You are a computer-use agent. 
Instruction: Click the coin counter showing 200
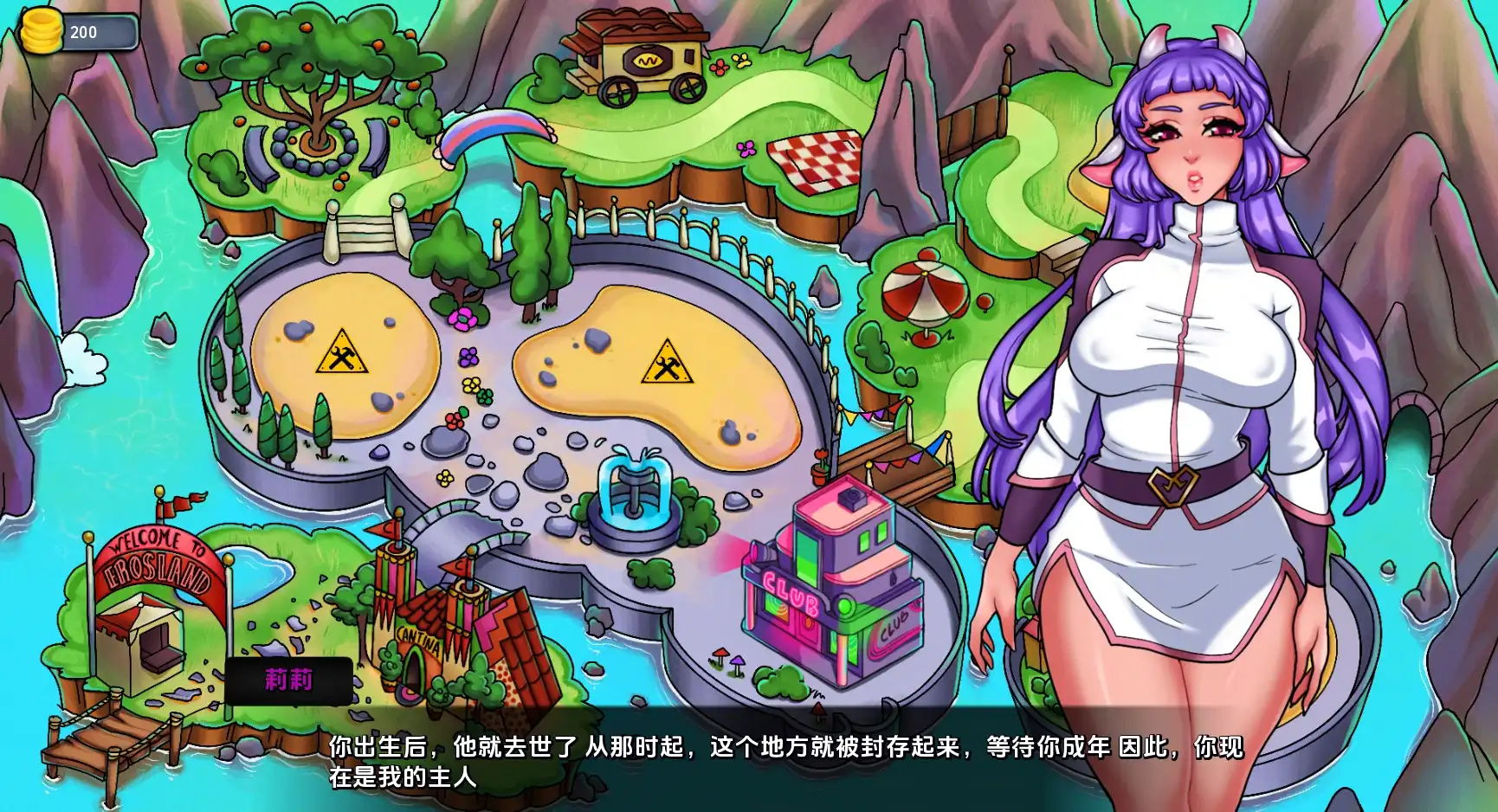point(84,33)
